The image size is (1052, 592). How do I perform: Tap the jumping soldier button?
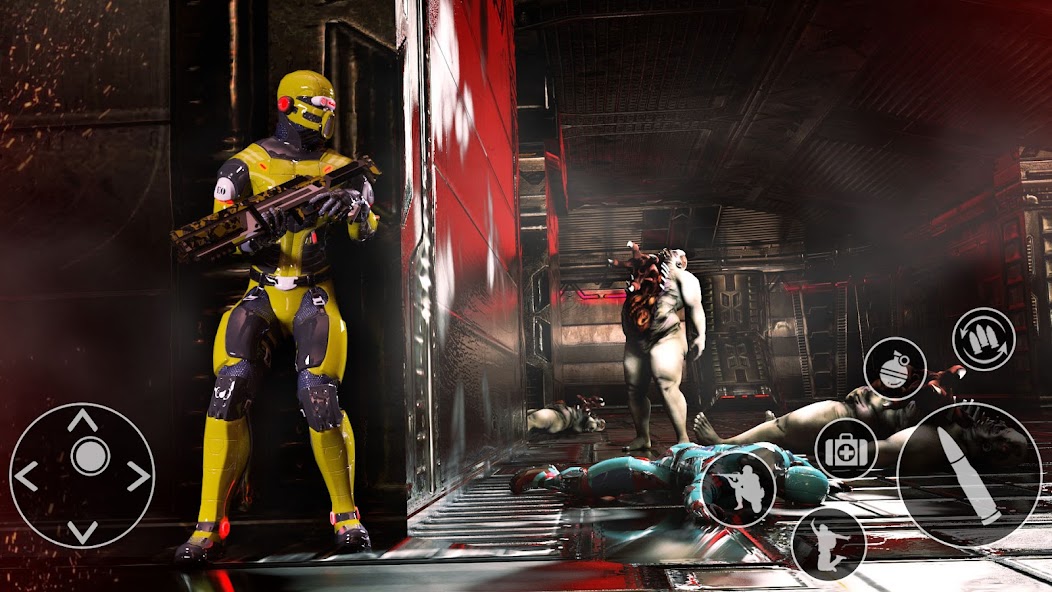pyautogui.click(x=828, y=544)
